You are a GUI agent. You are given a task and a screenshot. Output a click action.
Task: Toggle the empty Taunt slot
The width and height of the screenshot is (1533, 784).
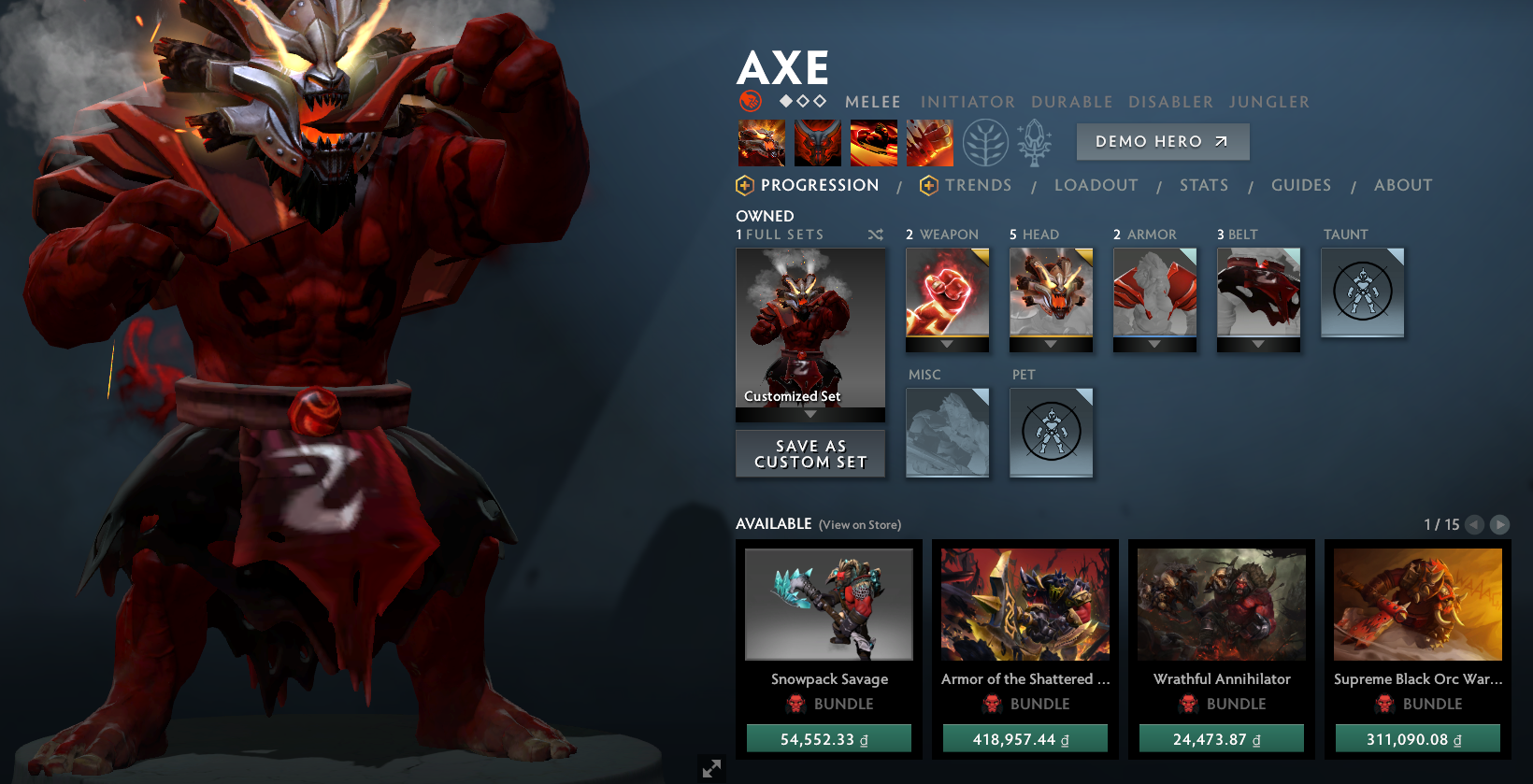coord(1362,292)
